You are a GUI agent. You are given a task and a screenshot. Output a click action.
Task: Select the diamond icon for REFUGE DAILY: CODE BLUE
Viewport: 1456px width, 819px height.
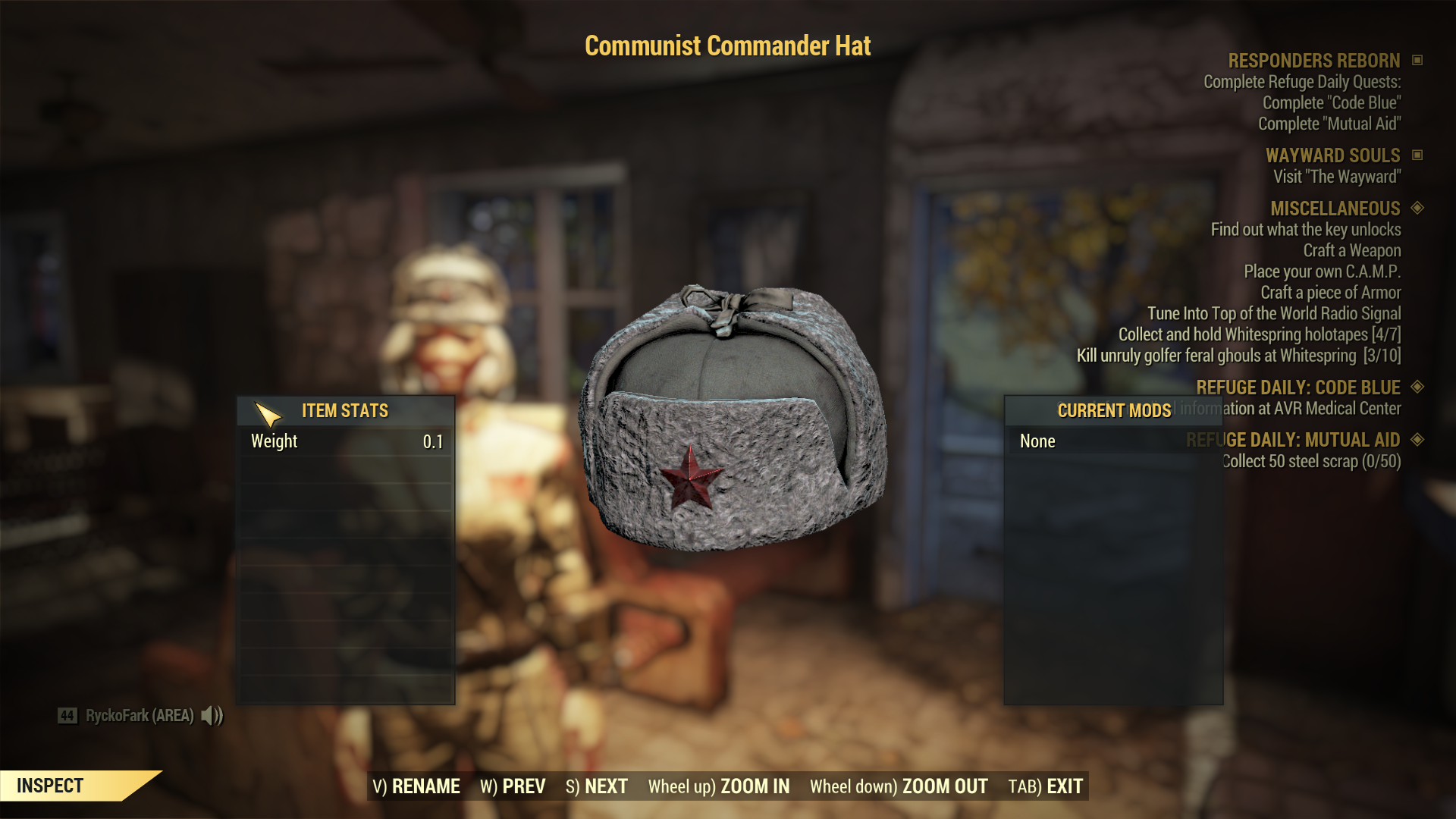(x=1417, y=388)
